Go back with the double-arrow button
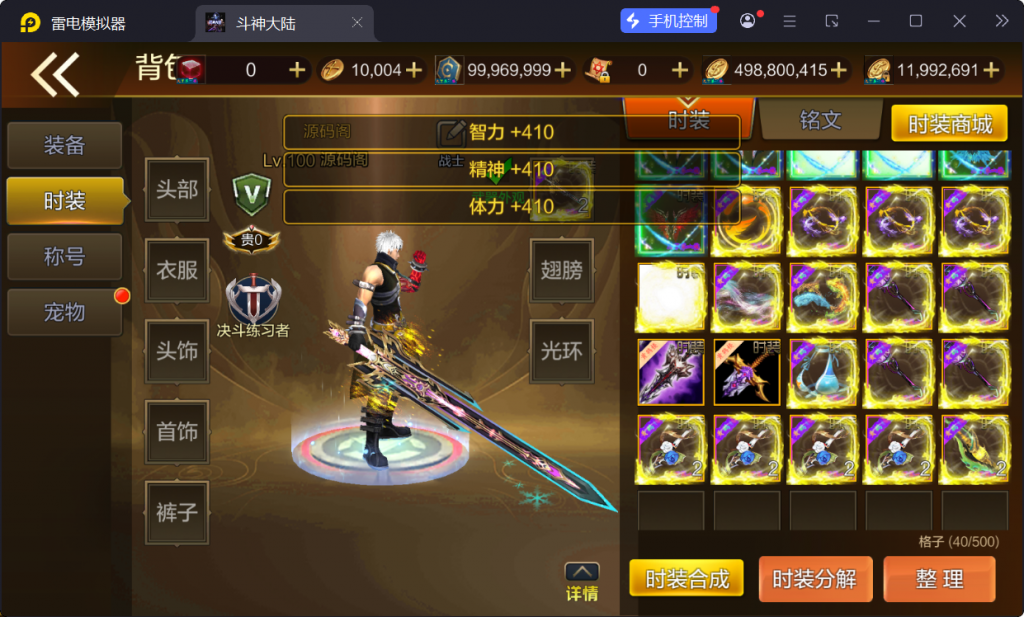Viewport: 1024px width, 617px height. (55, 73)
